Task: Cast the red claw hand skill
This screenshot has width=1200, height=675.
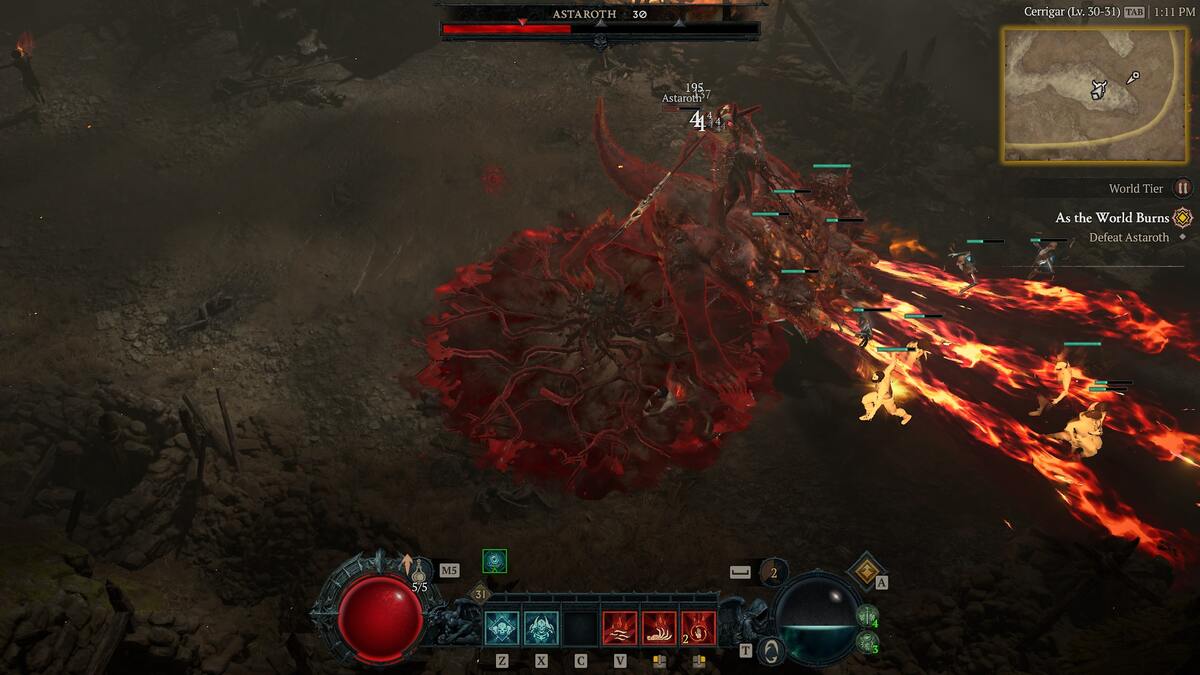Action: pyautogui.click(x=658, y=628)
